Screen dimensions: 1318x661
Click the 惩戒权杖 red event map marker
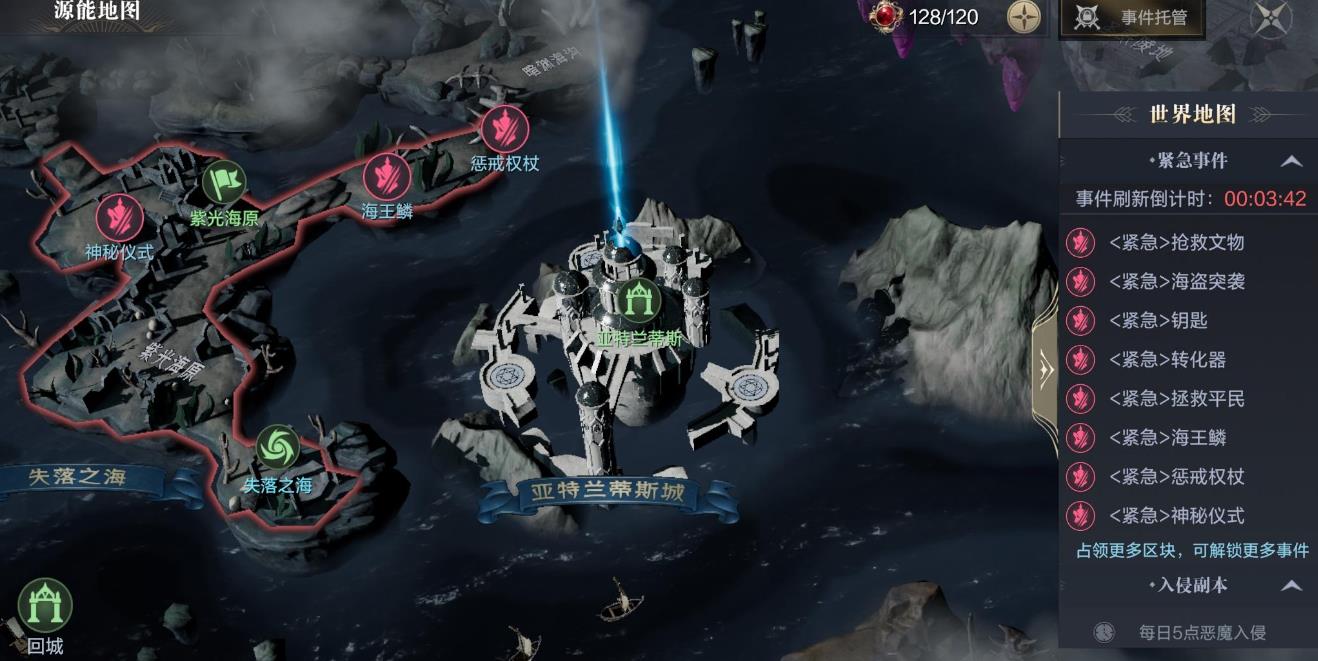505,128
